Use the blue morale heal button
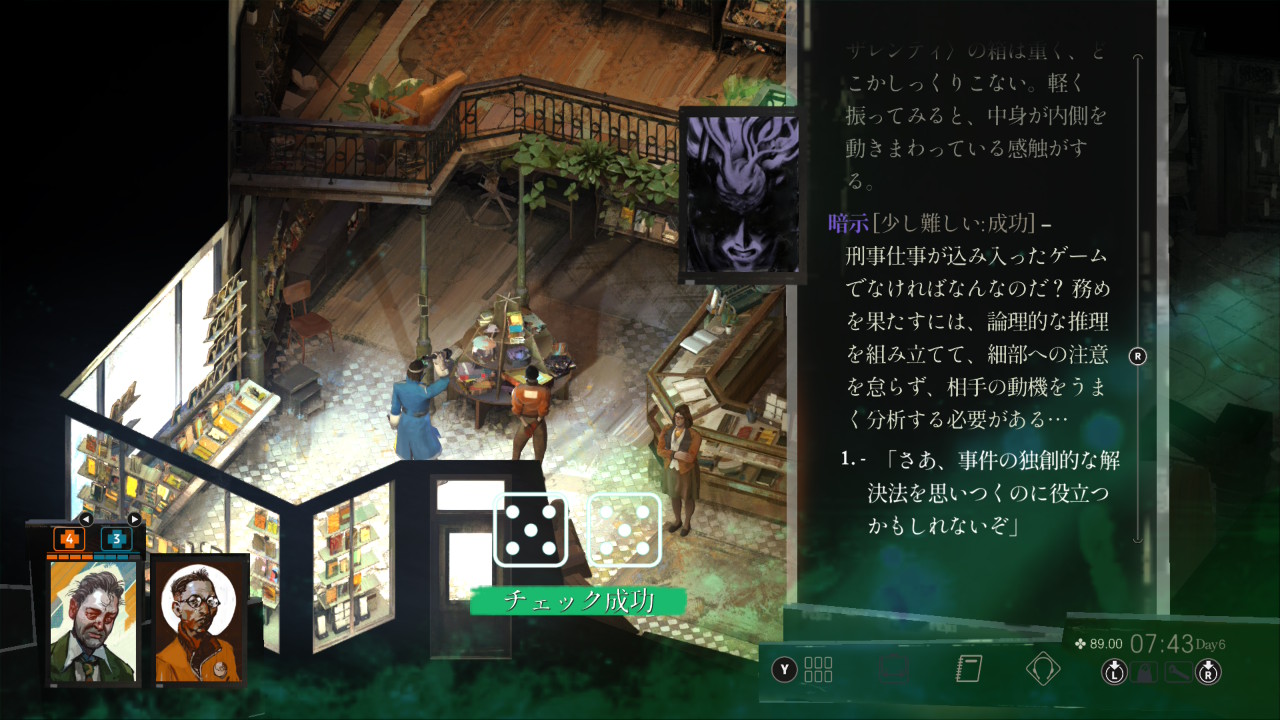This screenshot has width=1280, height=720. [x=116, y=539]
